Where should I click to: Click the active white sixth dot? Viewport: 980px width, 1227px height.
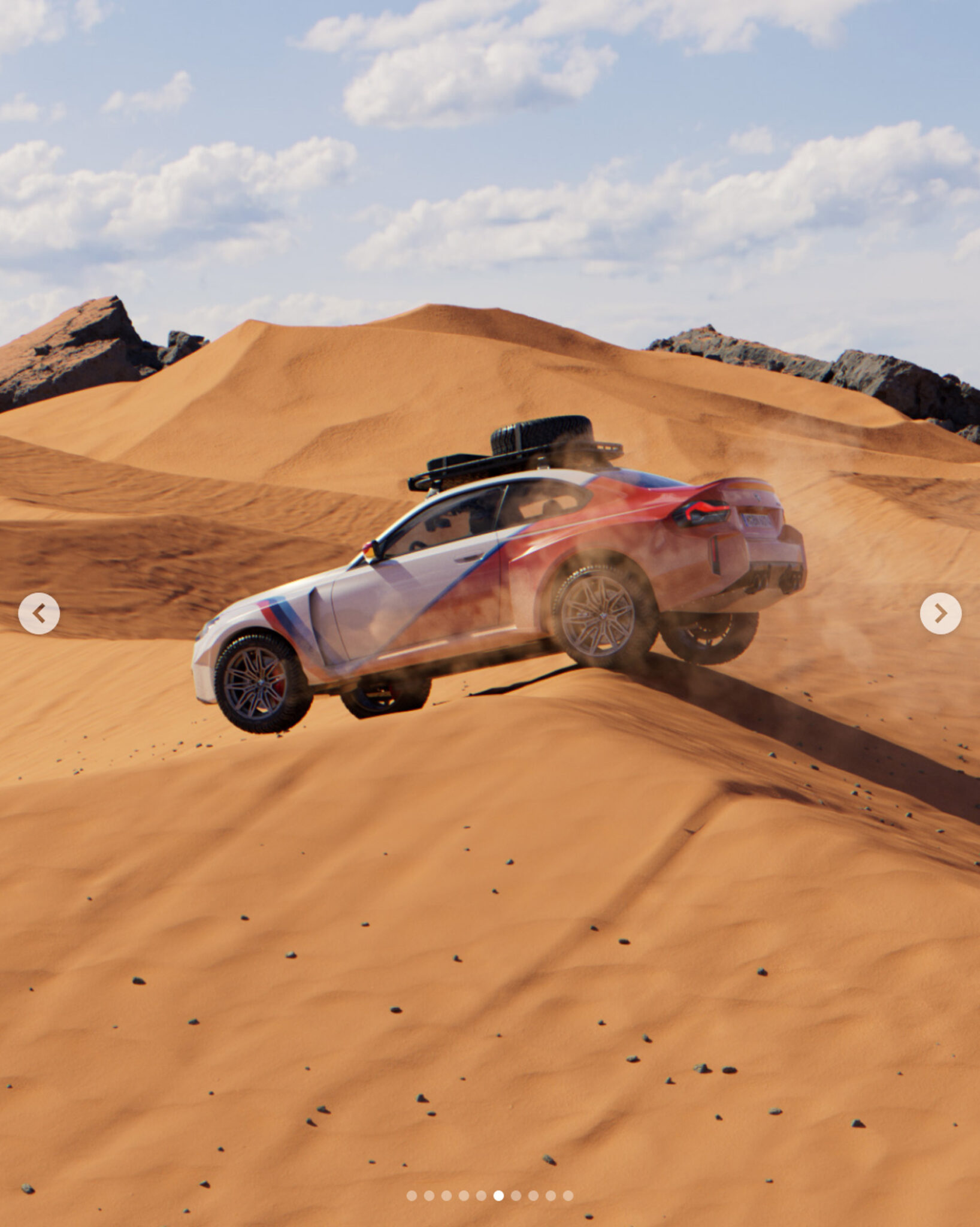[498, 1195]
